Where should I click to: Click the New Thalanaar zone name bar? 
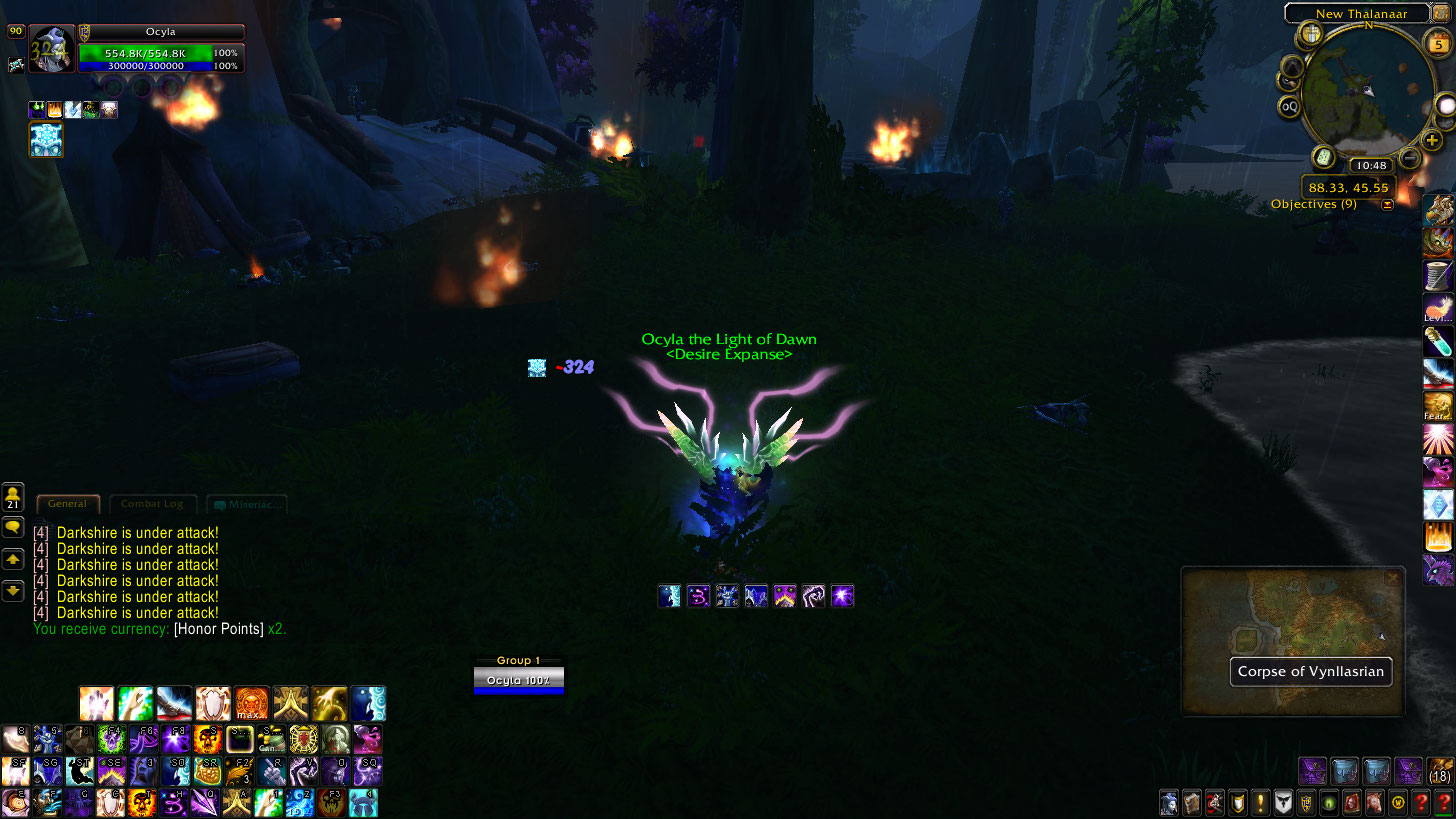coord(1356,14)
